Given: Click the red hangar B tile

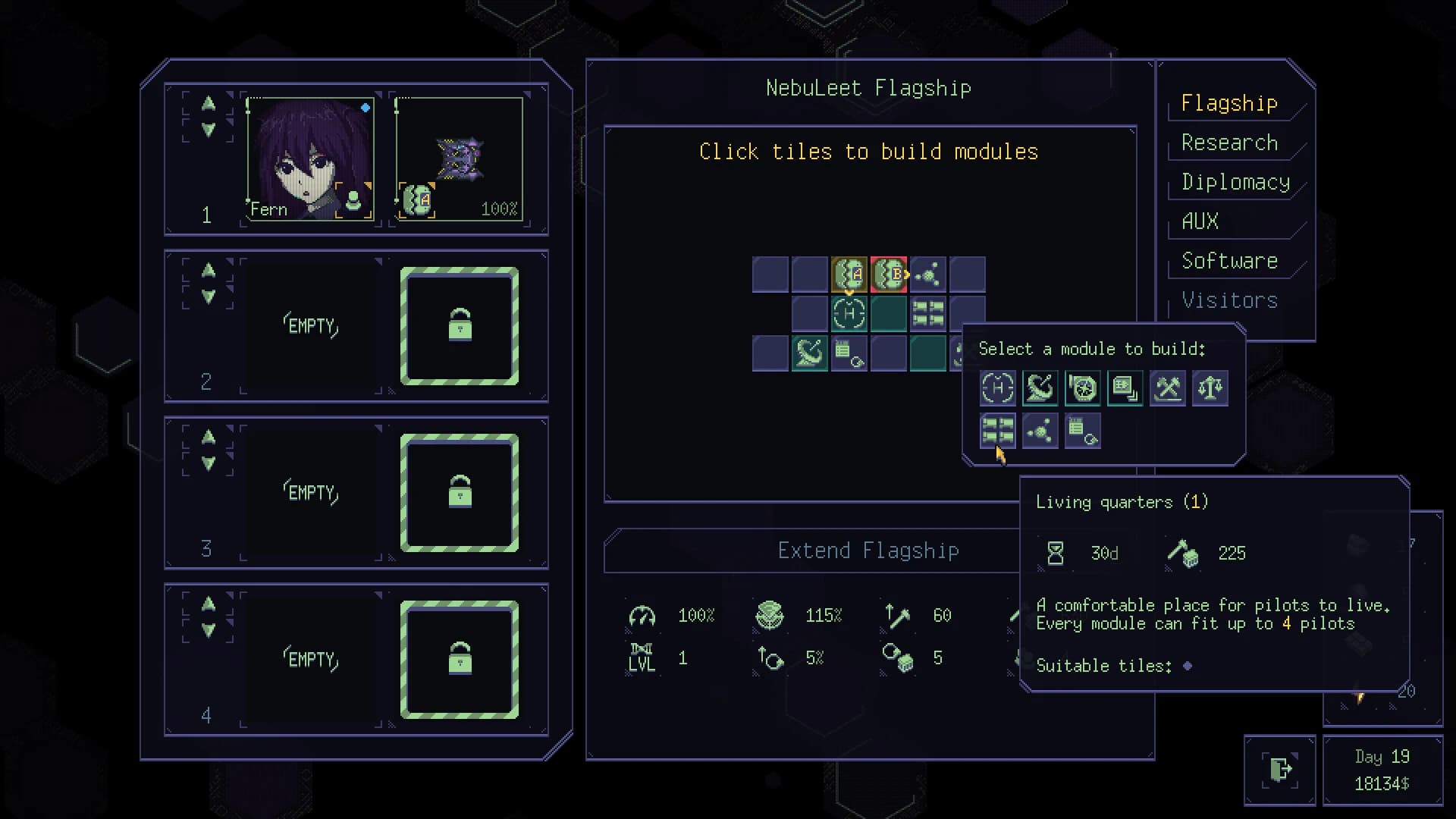Looking at the screenshot, I should 889,274.
